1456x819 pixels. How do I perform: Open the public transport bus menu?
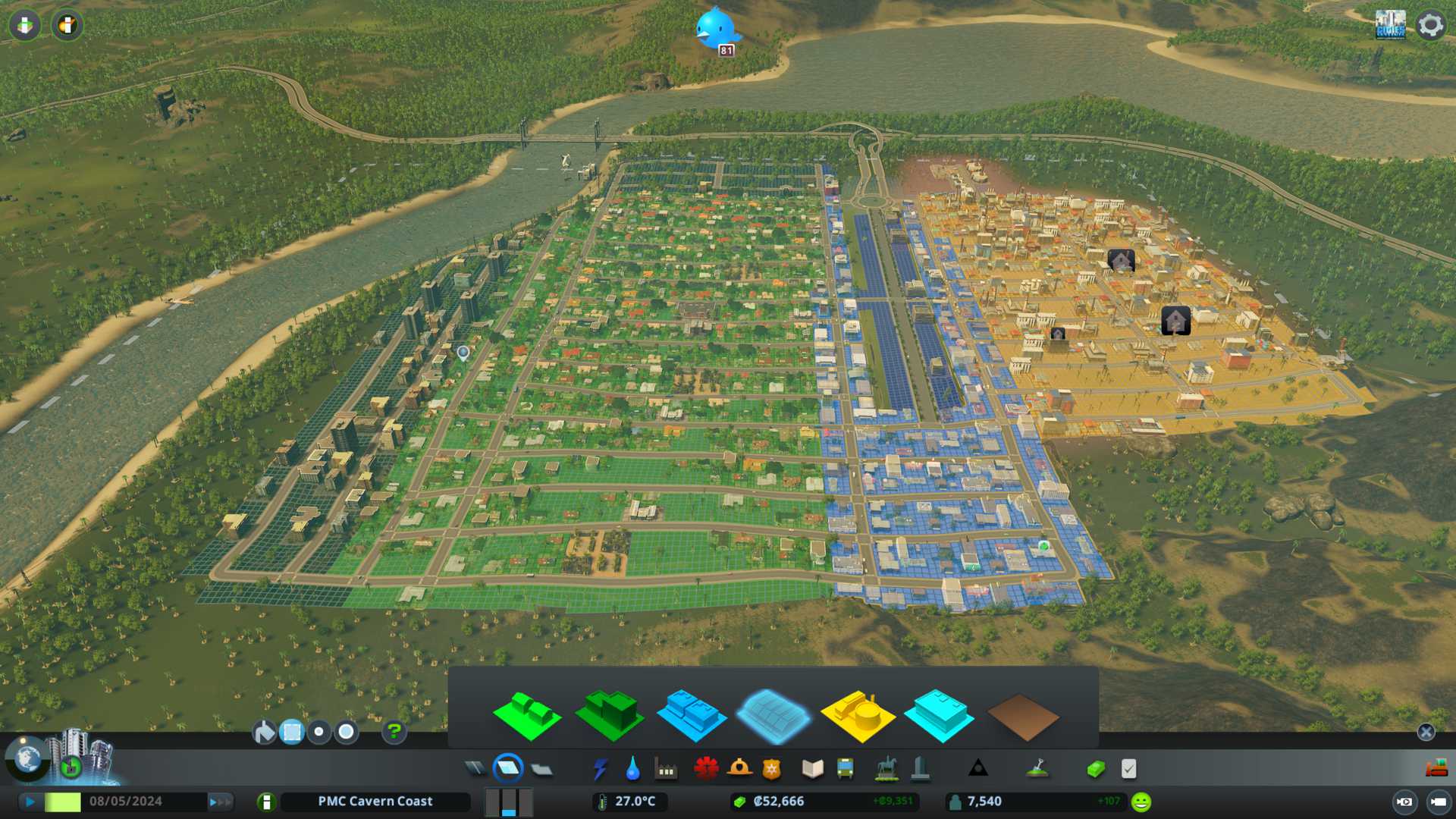tap(845, 769)
